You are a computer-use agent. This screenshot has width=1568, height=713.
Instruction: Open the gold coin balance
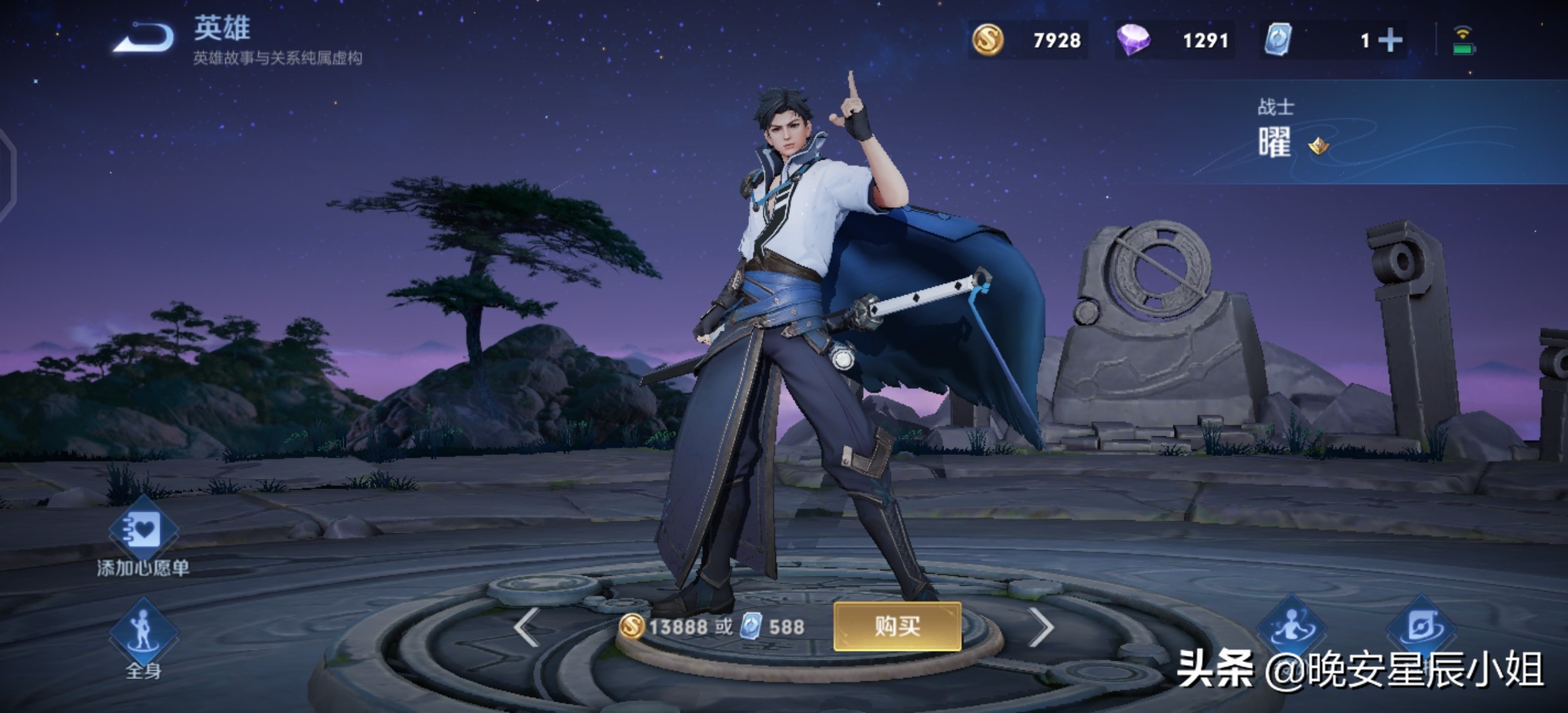pos(1028,40)
